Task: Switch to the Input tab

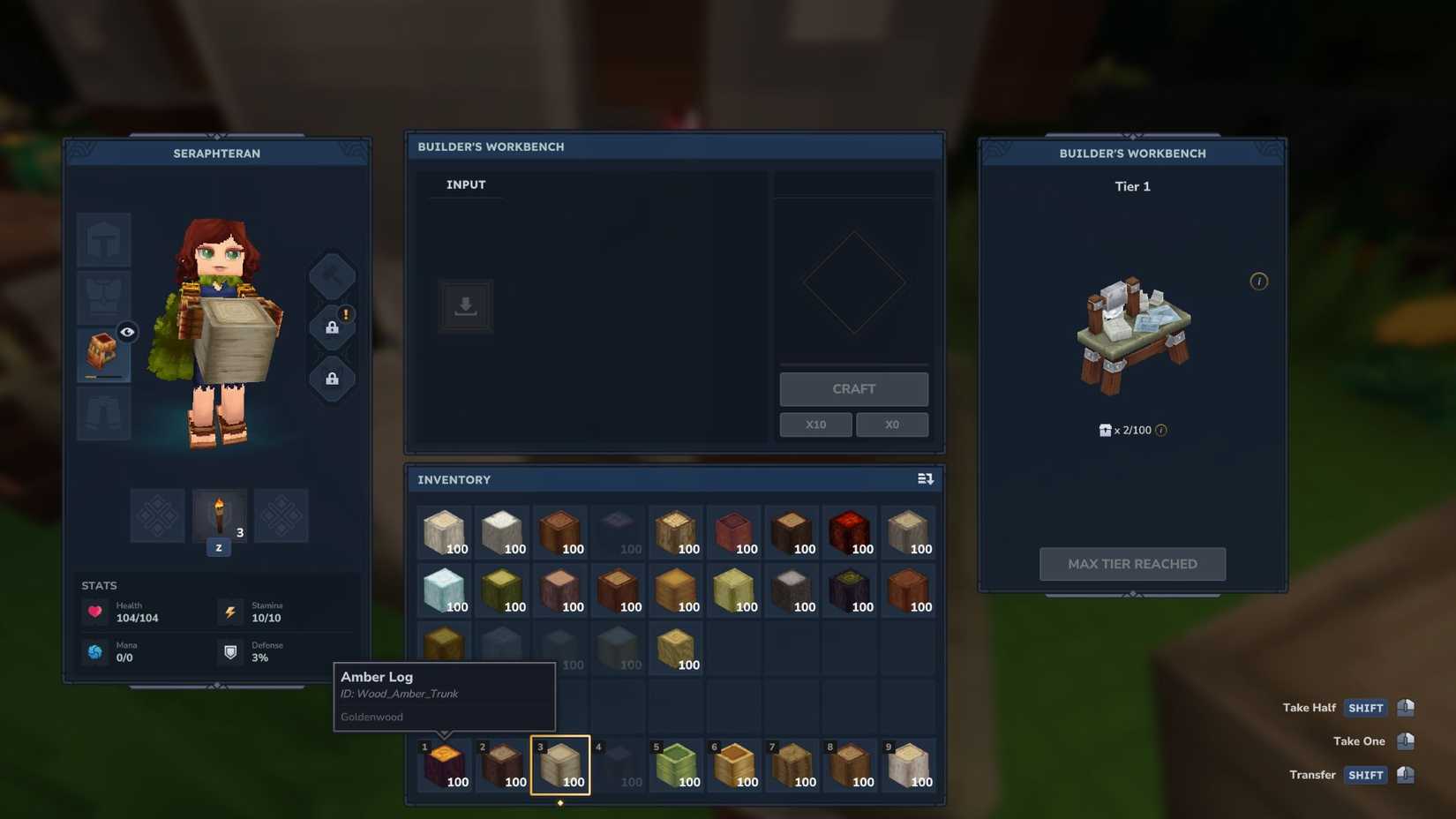Action: pos(465,184)
